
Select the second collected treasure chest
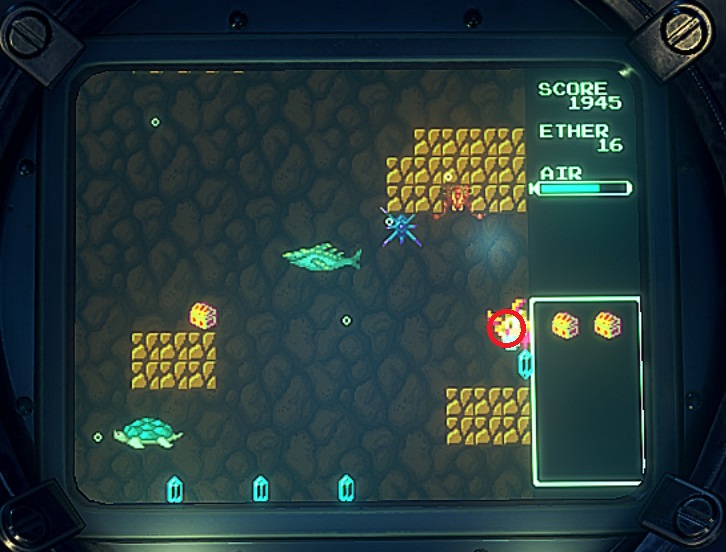607,325
